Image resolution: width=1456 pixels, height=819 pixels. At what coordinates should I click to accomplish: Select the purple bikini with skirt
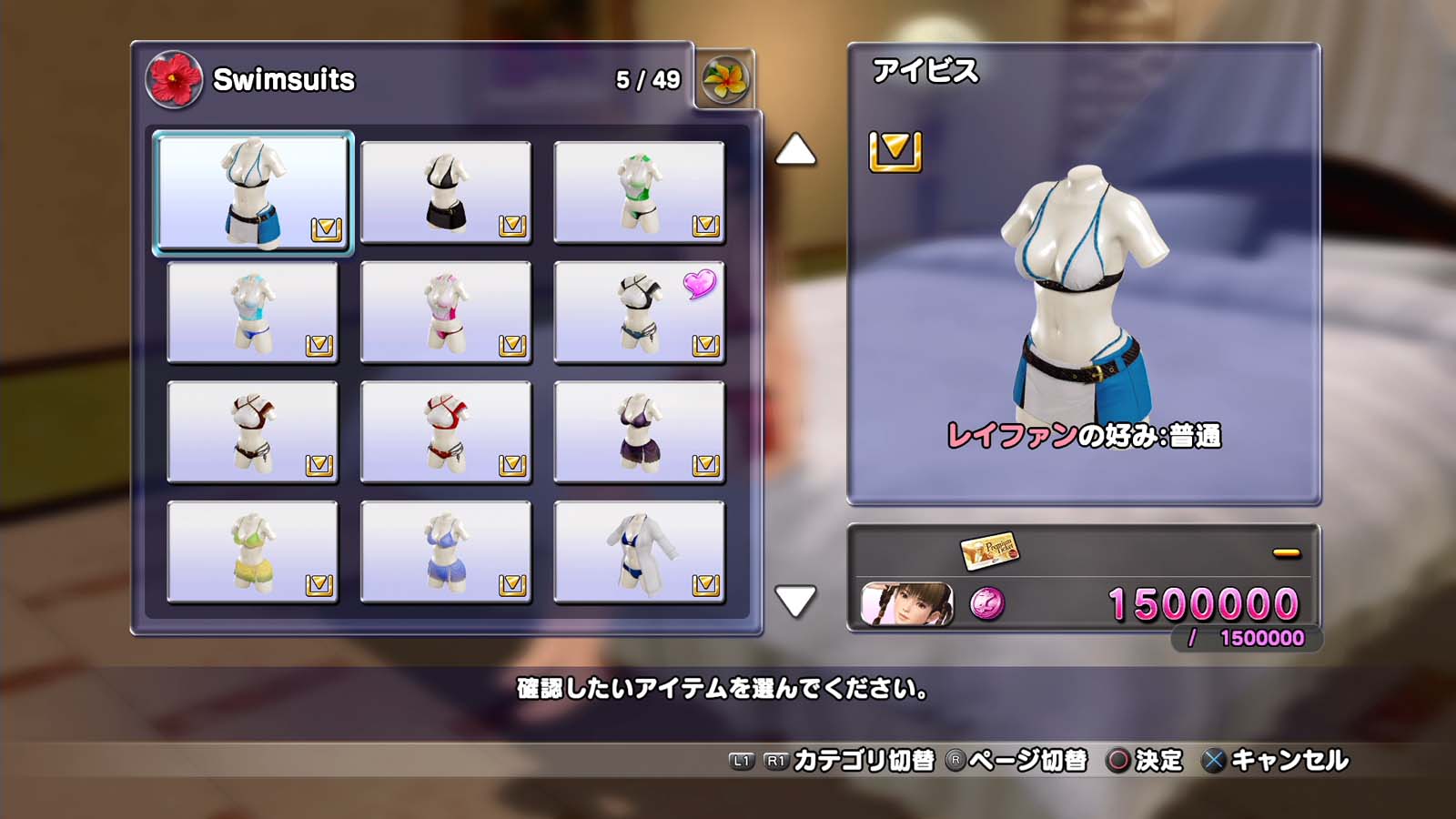(639, 432)
